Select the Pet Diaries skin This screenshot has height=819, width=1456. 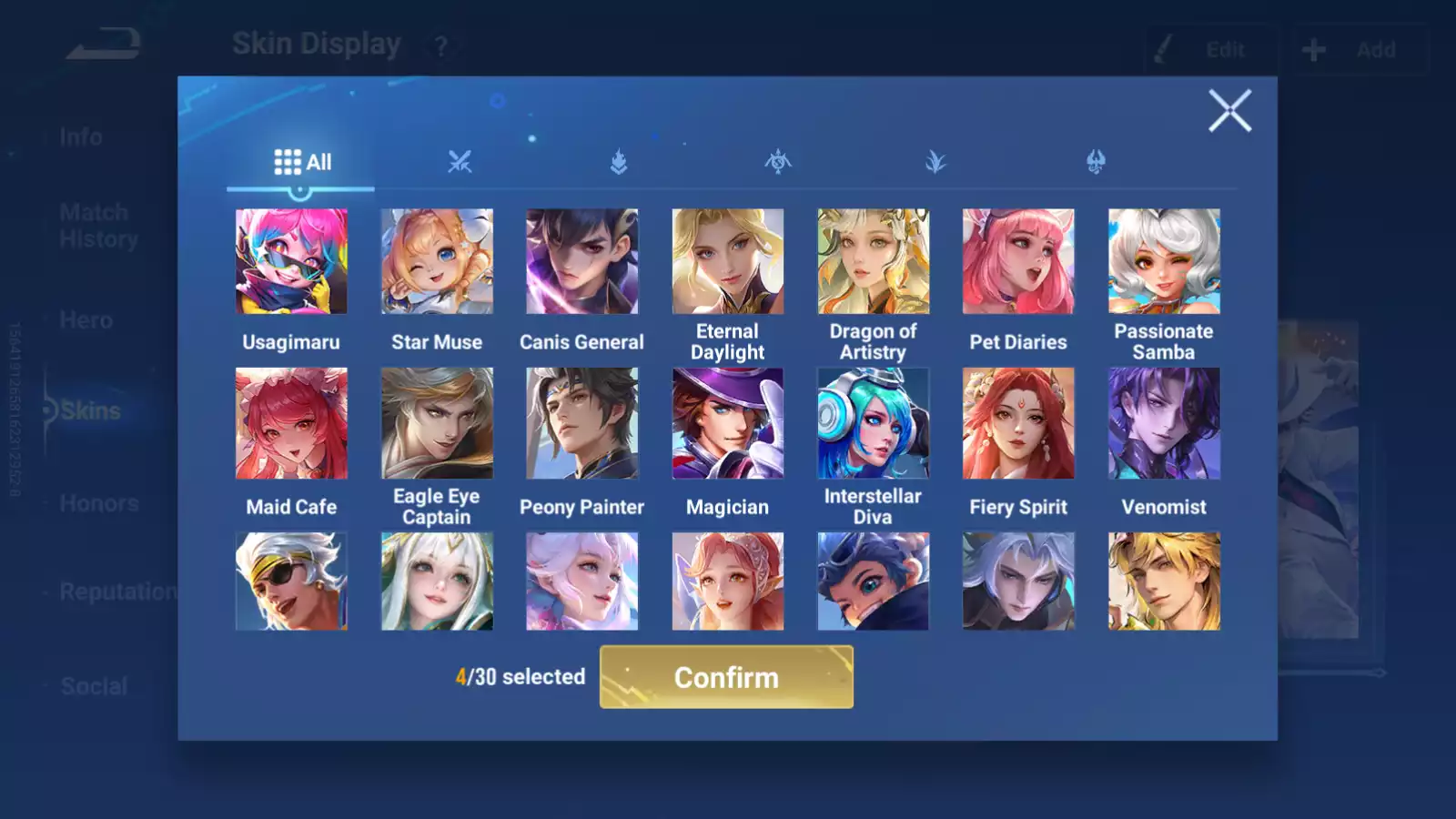[1018, 262]
